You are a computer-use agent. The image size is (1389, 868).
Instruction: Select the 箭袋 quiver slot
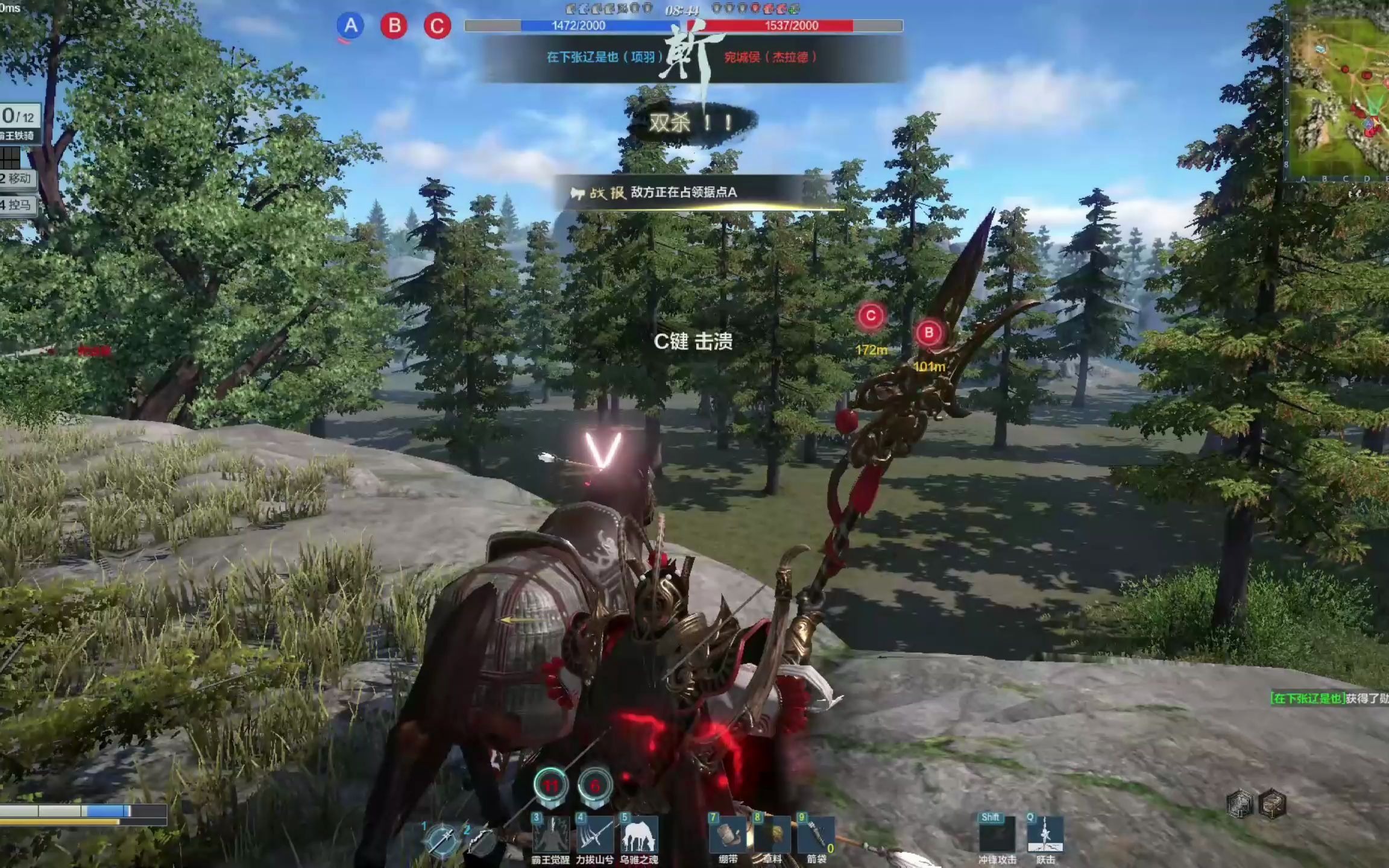pyautogui.click(x=816, y=835)
